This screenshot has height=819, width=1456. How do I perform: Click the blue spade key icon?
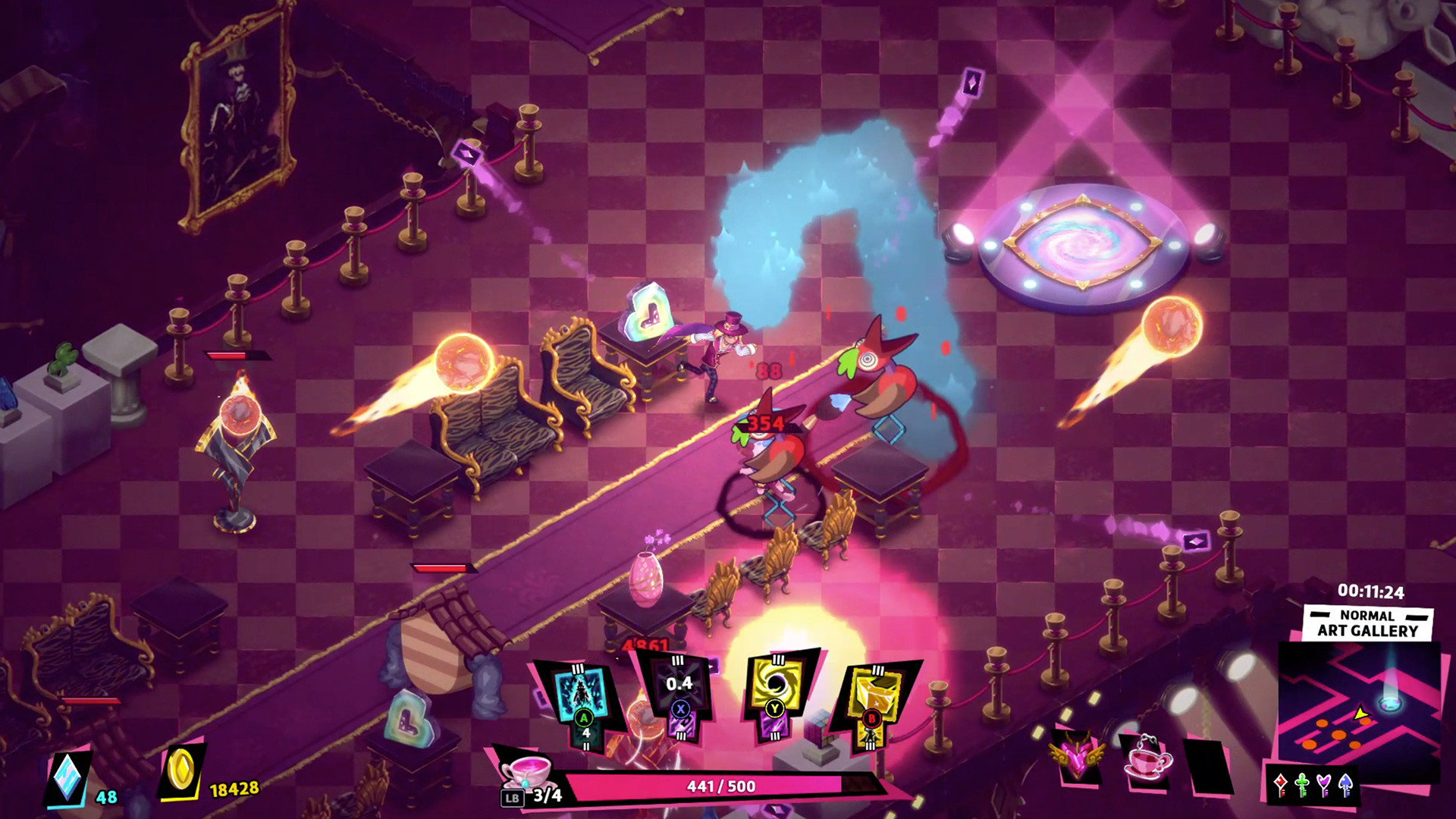coord(1345,783)
